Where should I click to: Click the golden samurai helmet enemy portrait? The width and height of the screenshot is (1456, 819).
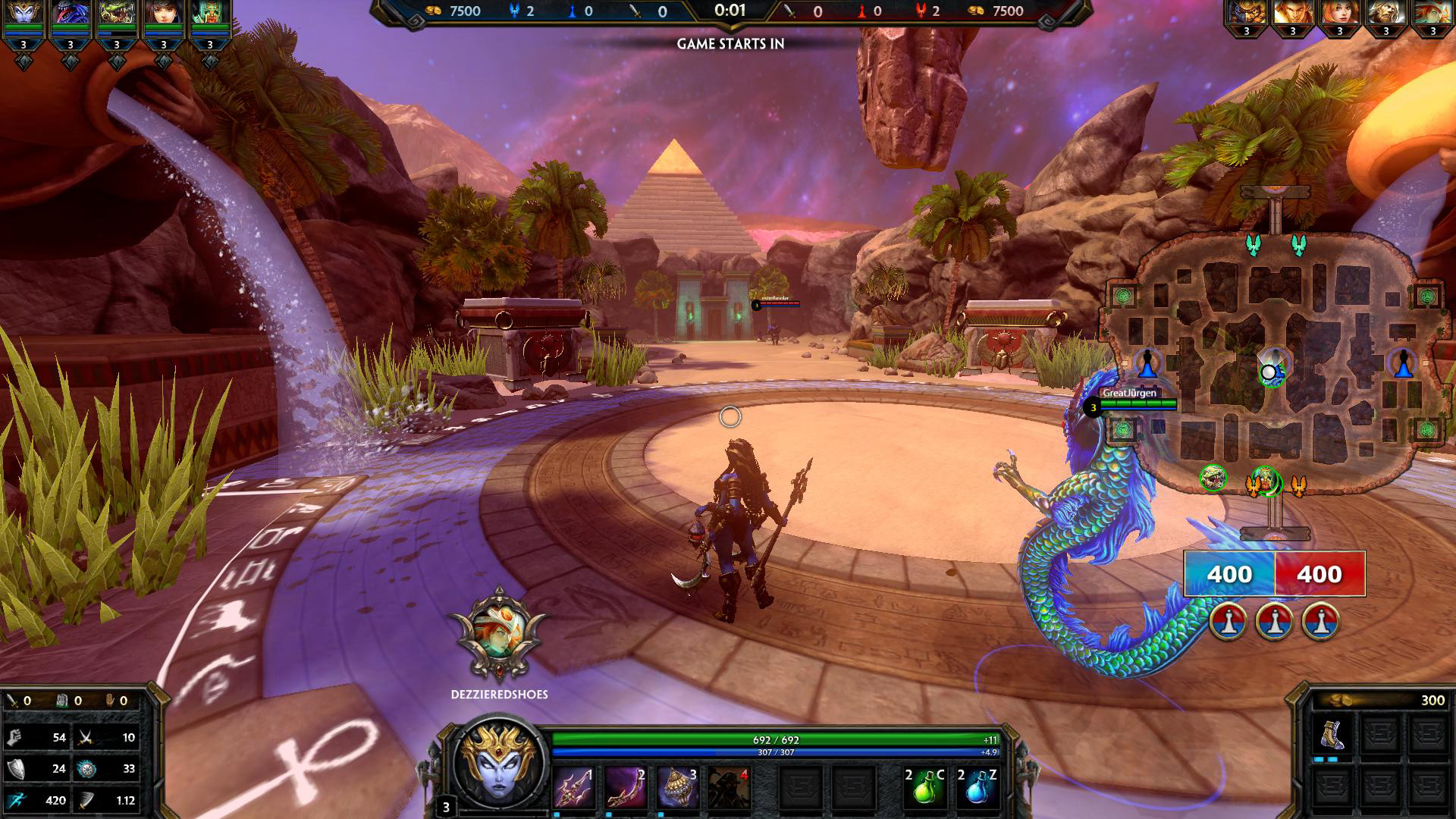coord(1246,14)
